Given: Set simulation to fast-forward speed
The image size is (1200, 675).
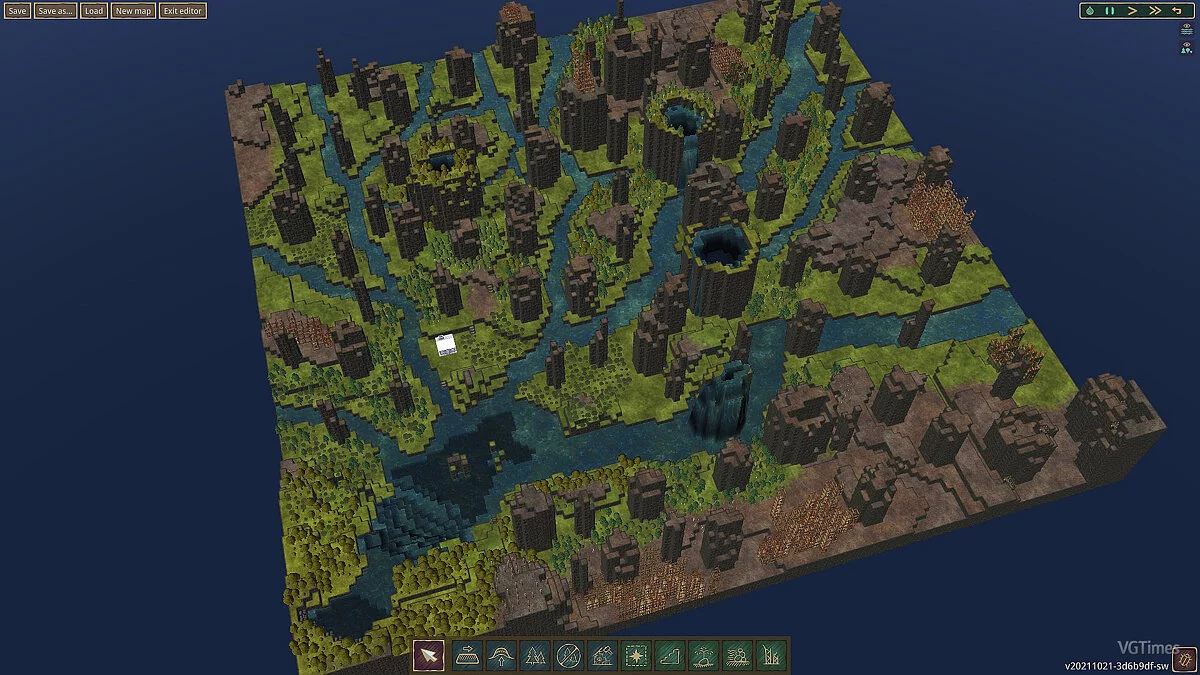Looking at the screenshot, I should pyautogui.click(x=1154, y=11).
